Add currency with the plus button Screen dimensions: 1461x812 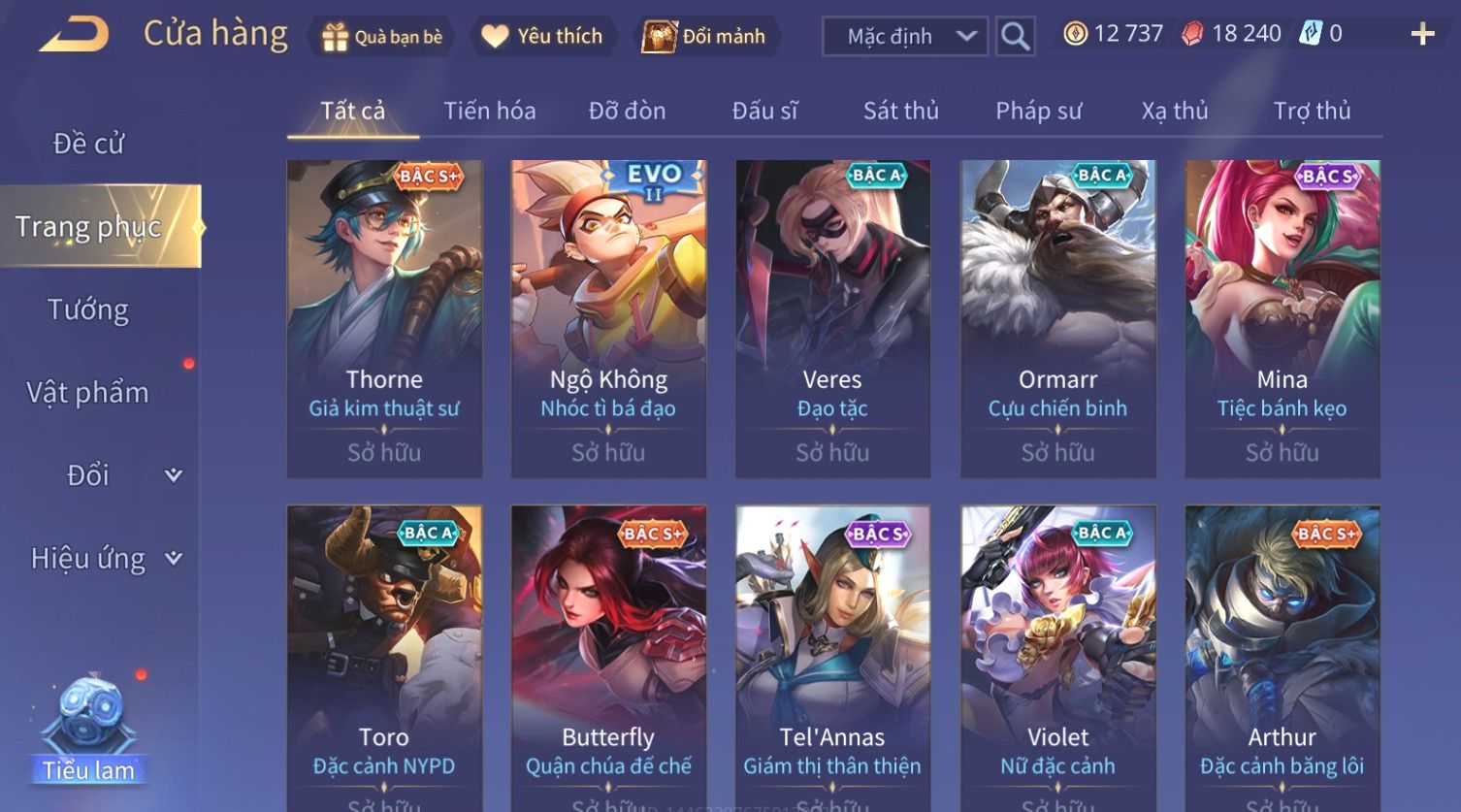tap(1422, 35)
